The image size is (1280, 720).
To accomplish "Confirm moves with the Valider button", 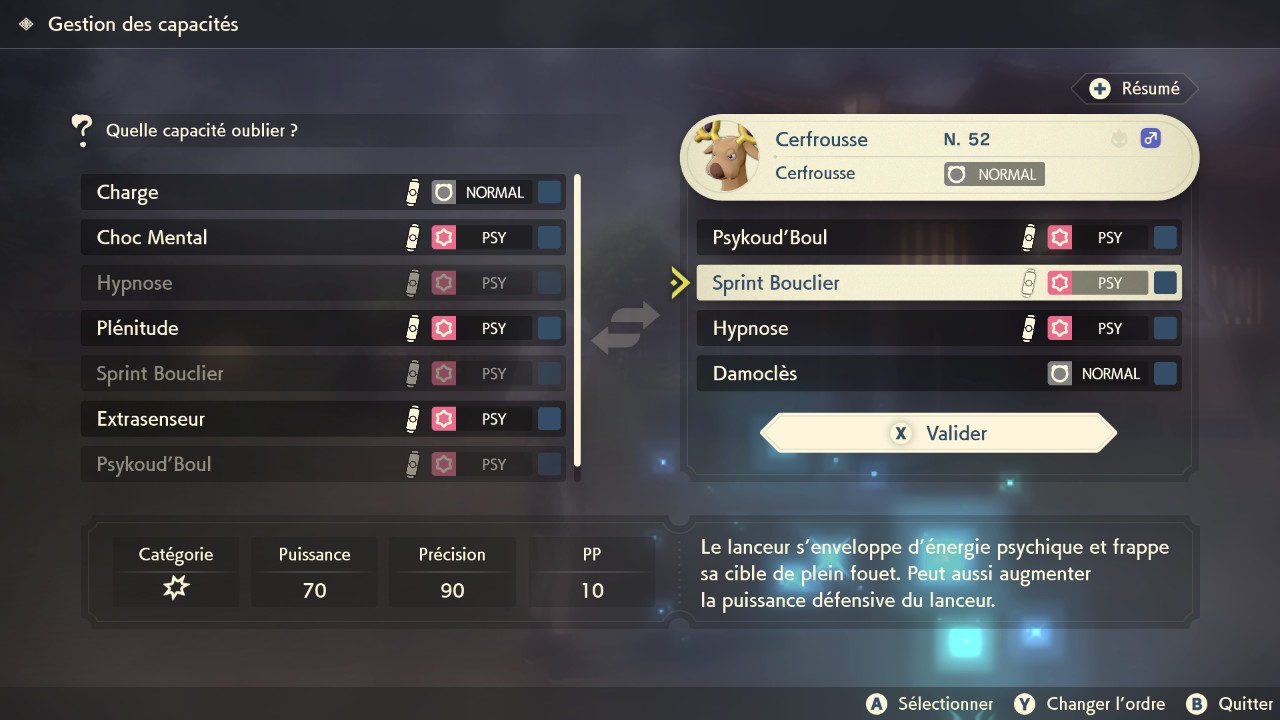I will coord(938,433).
